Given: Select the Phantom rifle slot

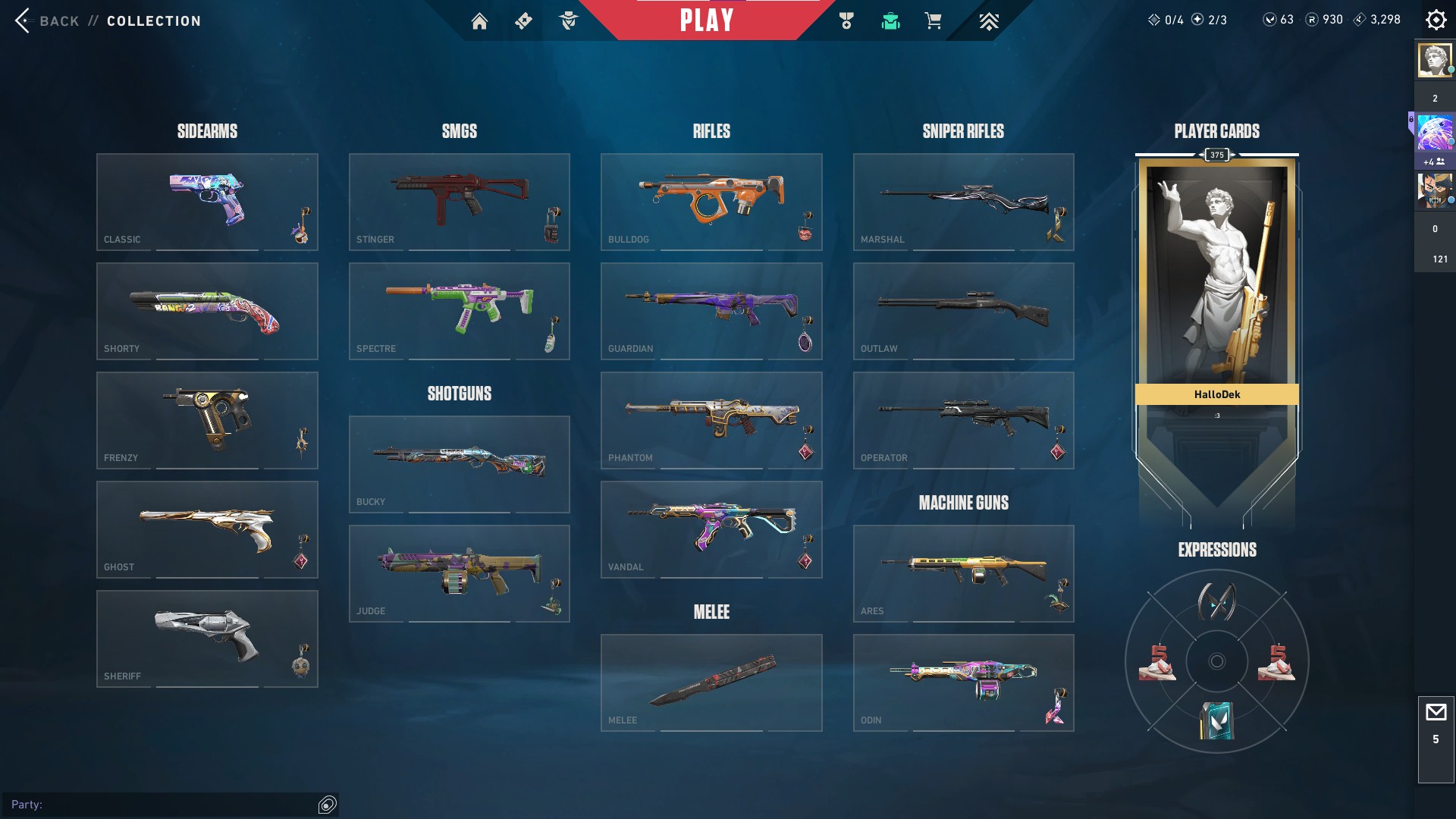Looking at the screenshot, I should click(711, 420).
